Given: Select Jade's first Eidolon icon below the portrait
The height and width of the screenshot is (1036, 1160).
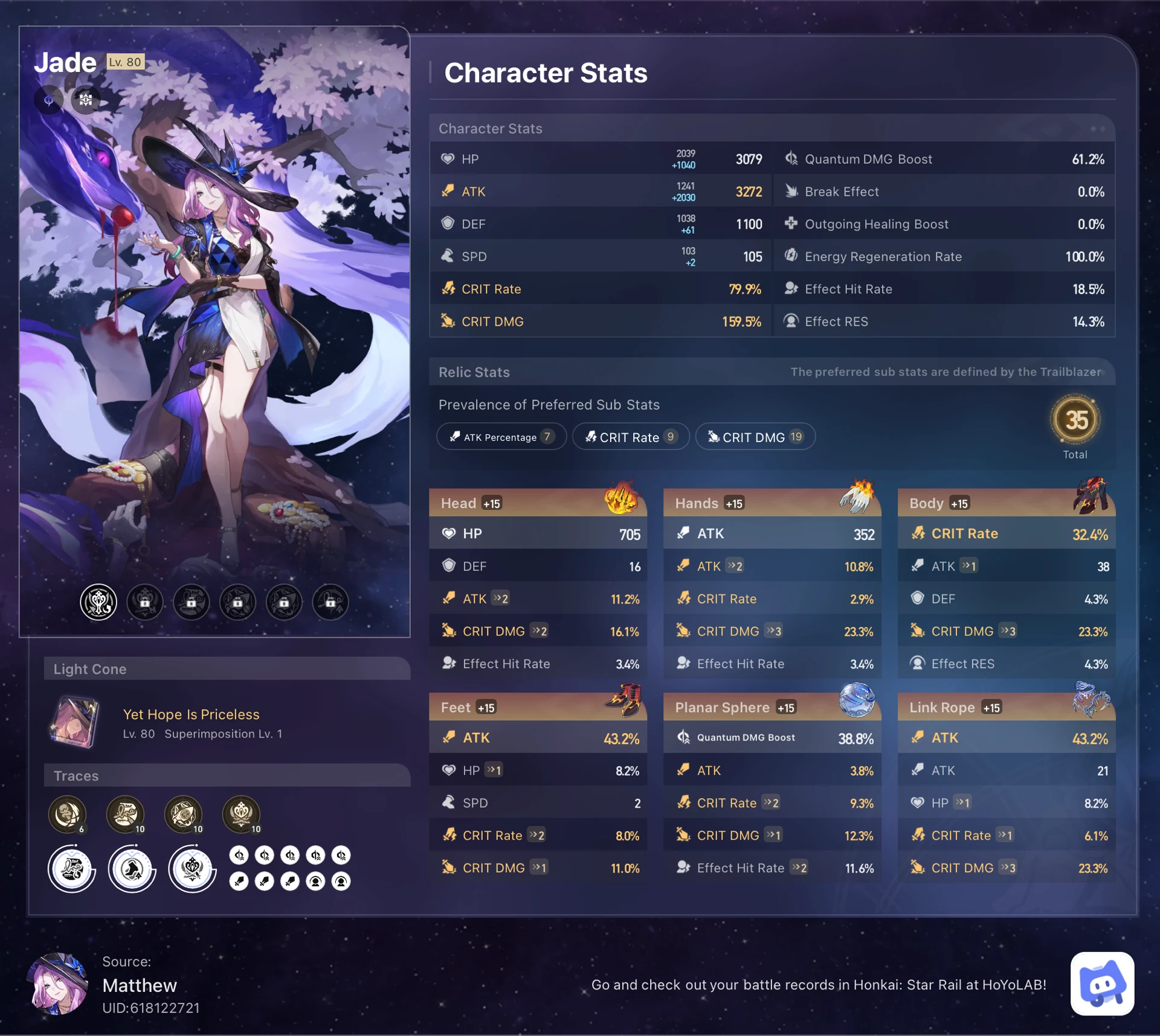Looking at the screenshot, I should (100, 602).
